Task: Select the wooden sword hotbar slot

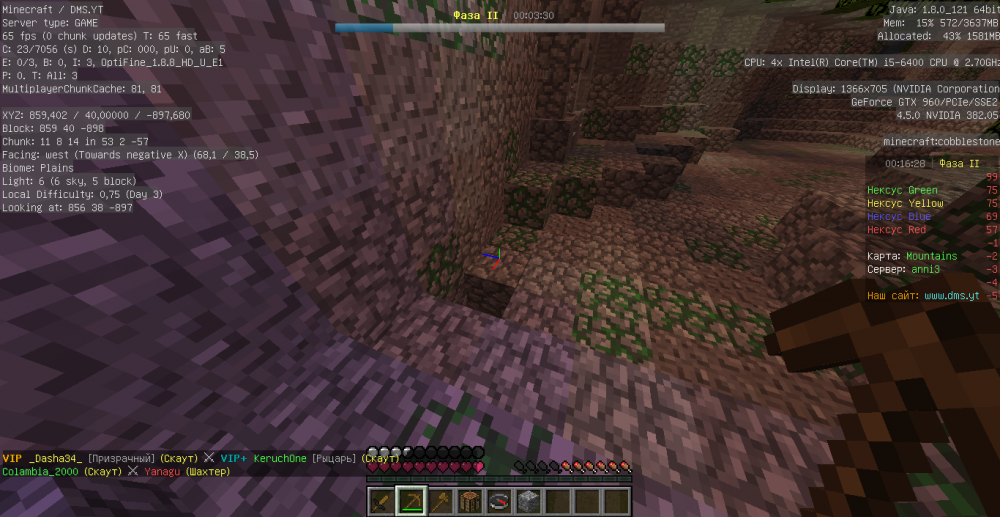Action: click(x=381, y=500)
